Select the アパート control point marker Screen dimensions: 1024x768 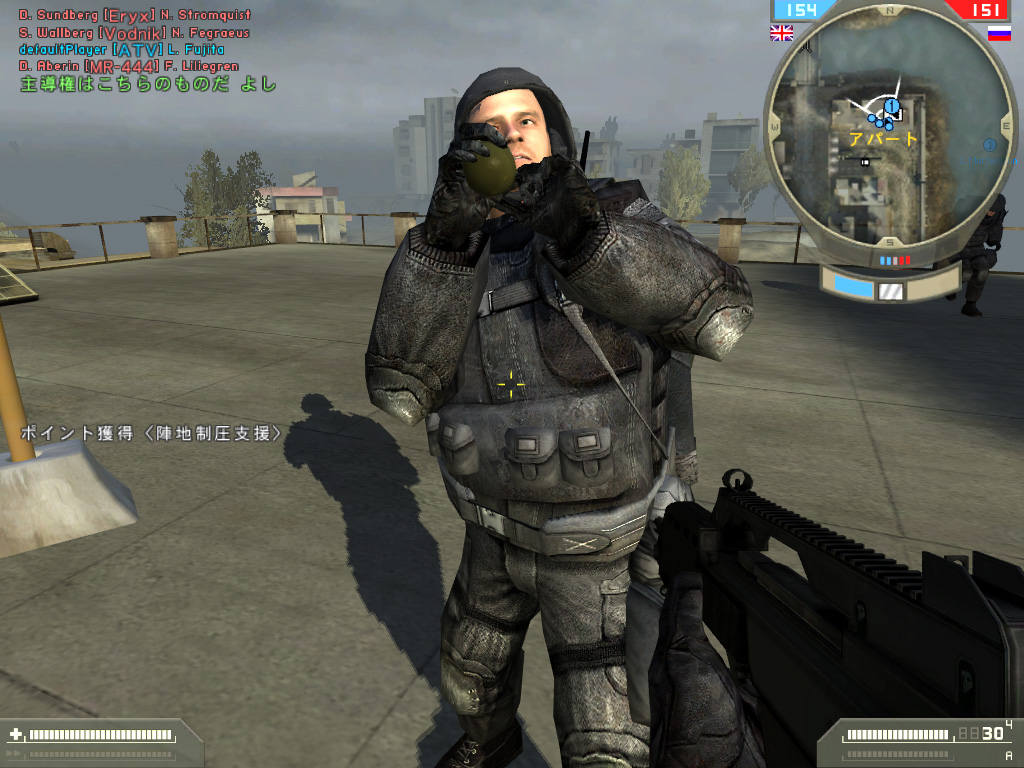coord(892,104)
